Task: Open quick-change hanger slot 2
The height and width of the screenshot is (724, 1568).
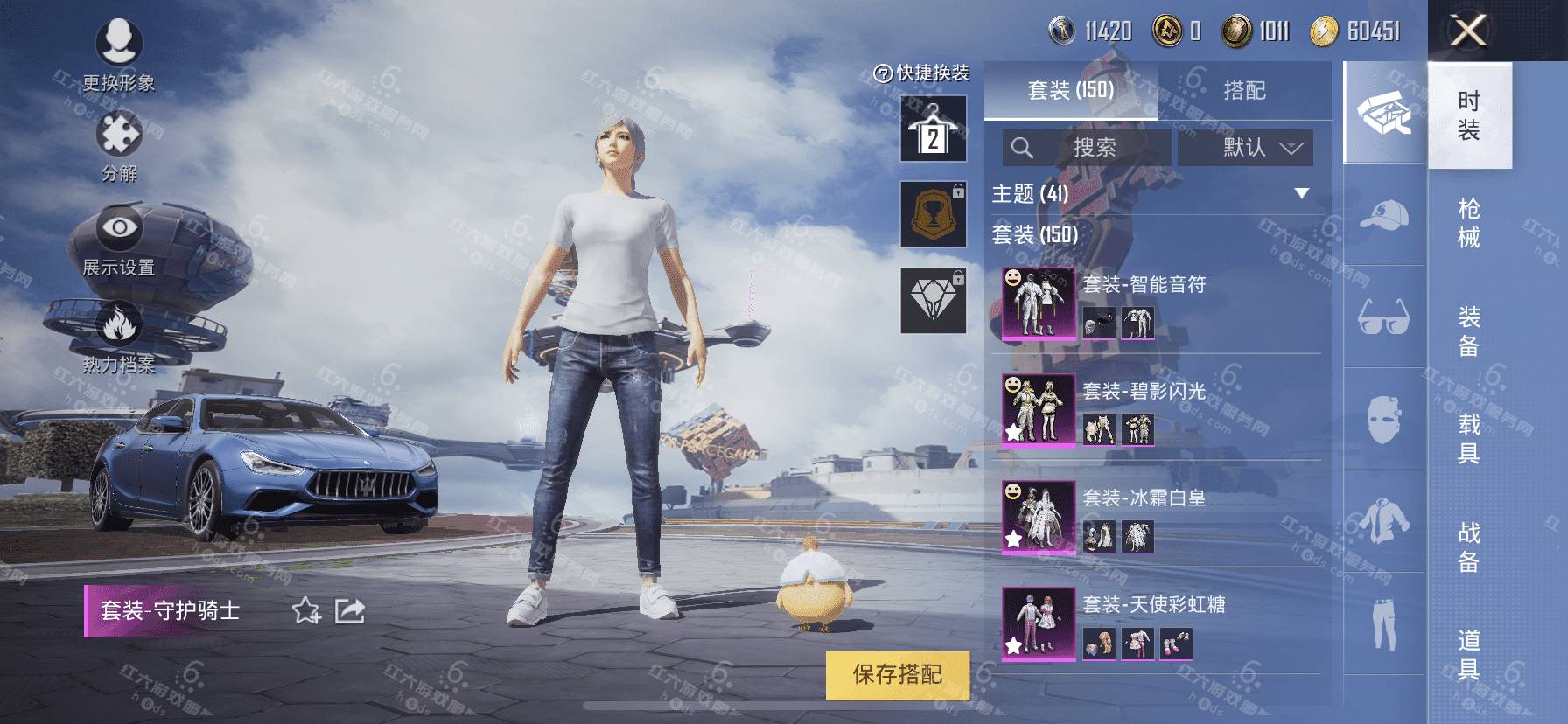Action: click(x=934, y=130)
